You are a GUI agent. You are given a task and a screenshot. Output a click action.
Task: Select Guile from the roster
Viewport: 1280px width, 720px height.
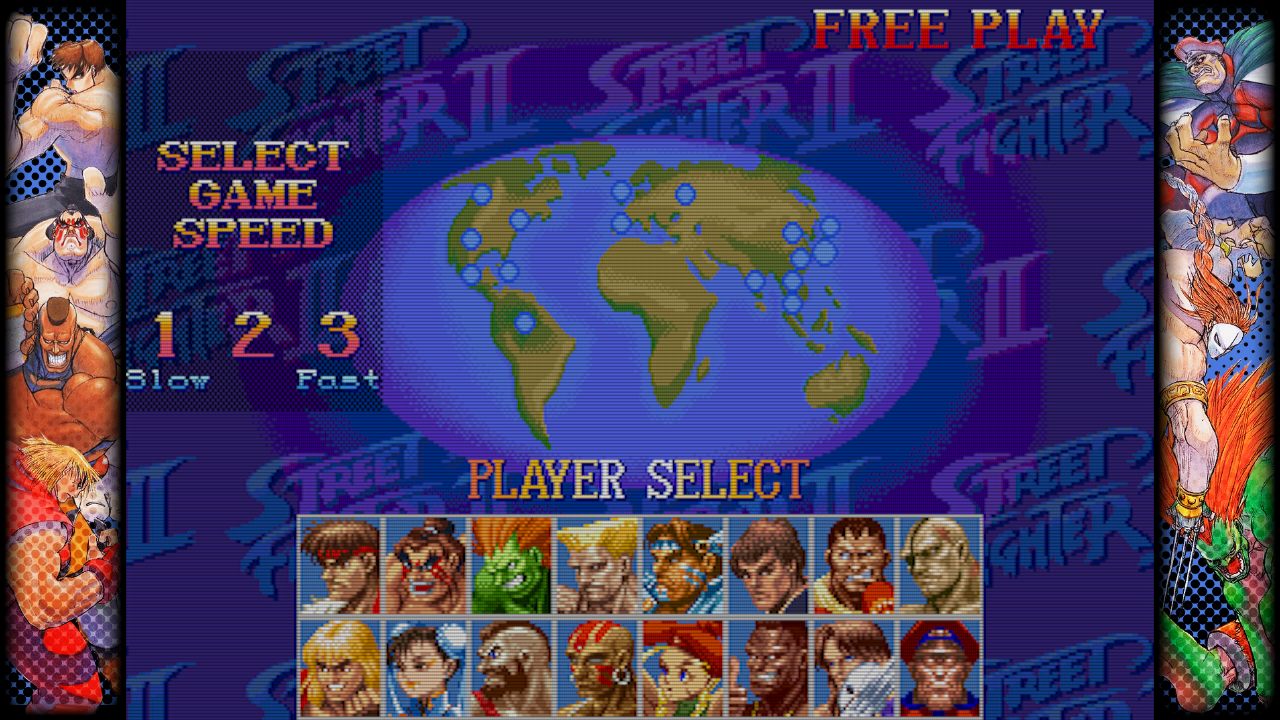point(597,566)
